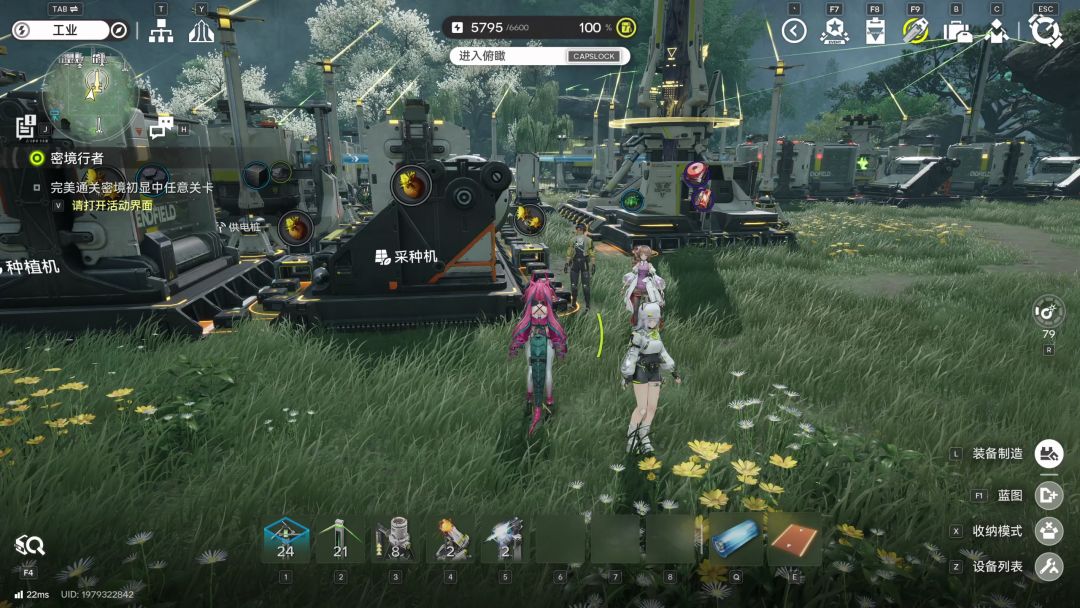Open the tech tree hierarchy icon
Screen dimensions: 1080x608
(161, 31)
